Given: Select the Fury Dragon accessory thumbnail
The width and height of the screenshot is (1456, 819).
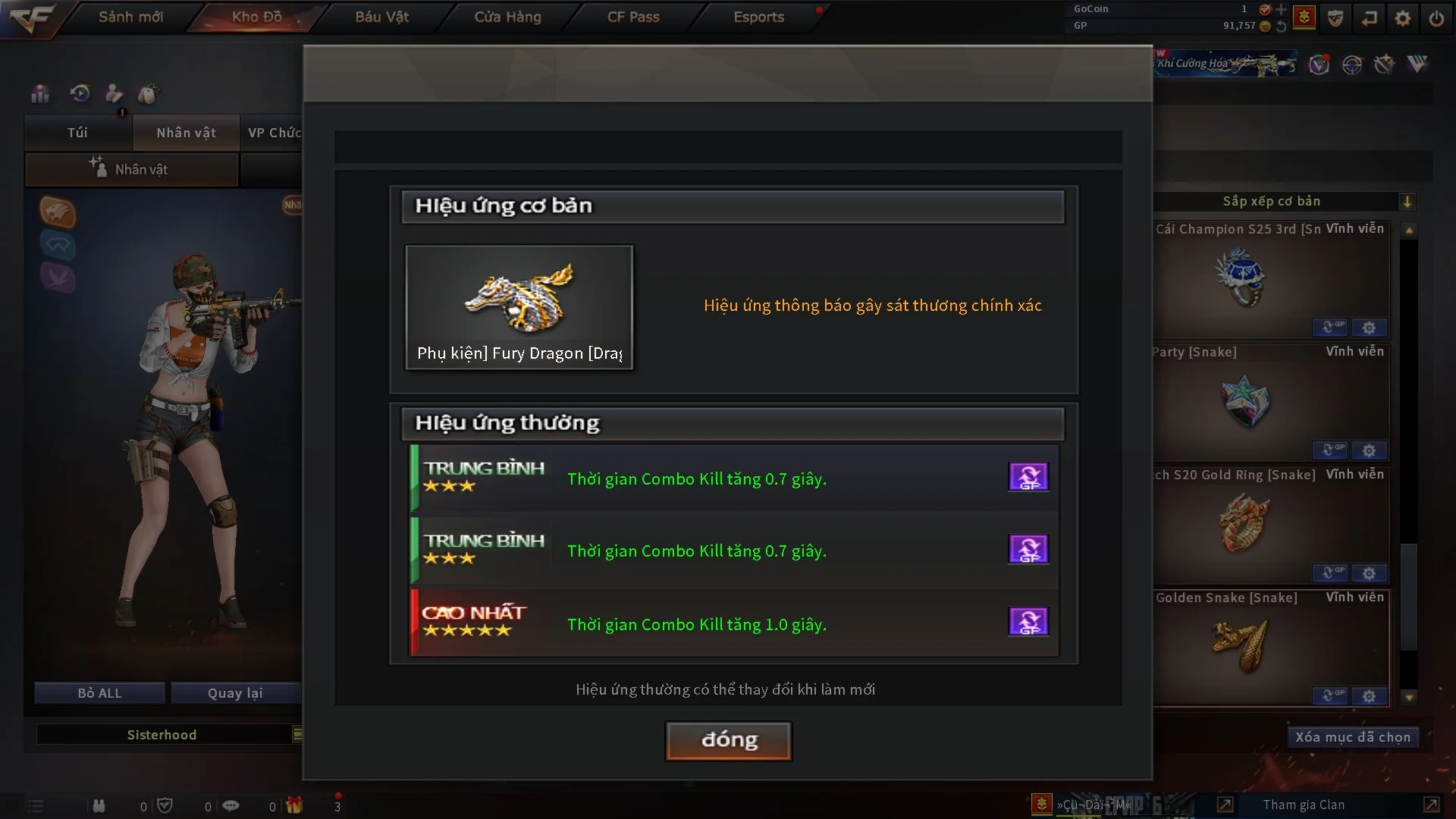Looking at the screenshot, I should [x=519, y=307].
